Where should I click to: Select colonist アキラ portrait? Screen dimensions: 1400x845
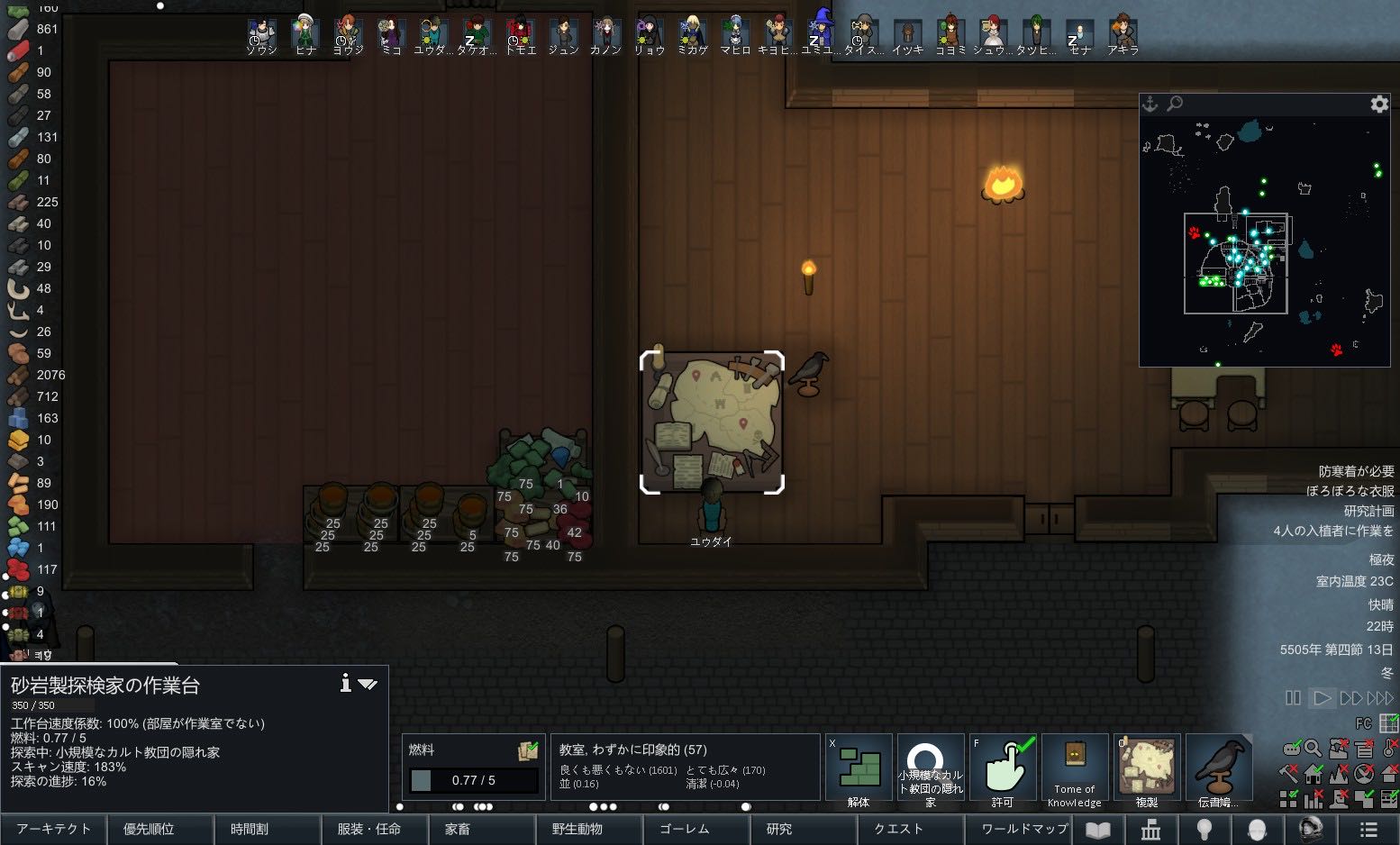click(x=1123, y=34)
